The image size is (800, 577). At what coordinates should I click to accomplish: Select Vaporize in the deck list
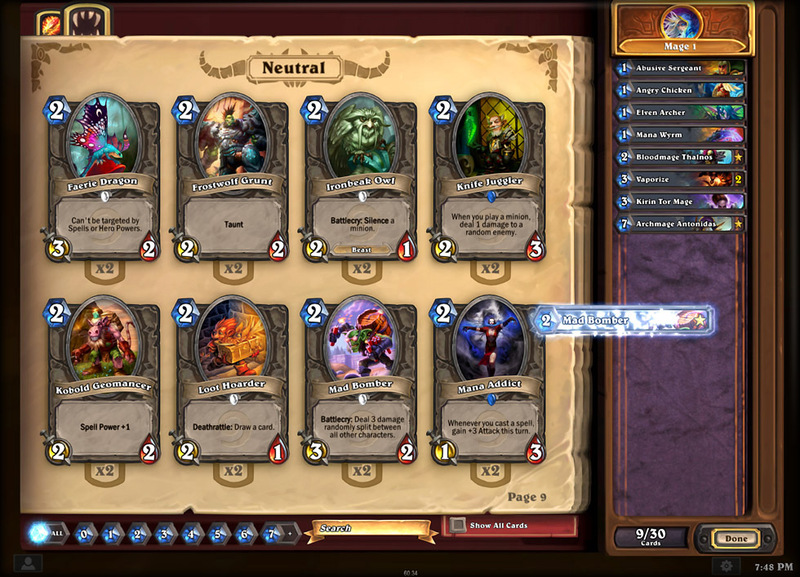tap(681, 179)
